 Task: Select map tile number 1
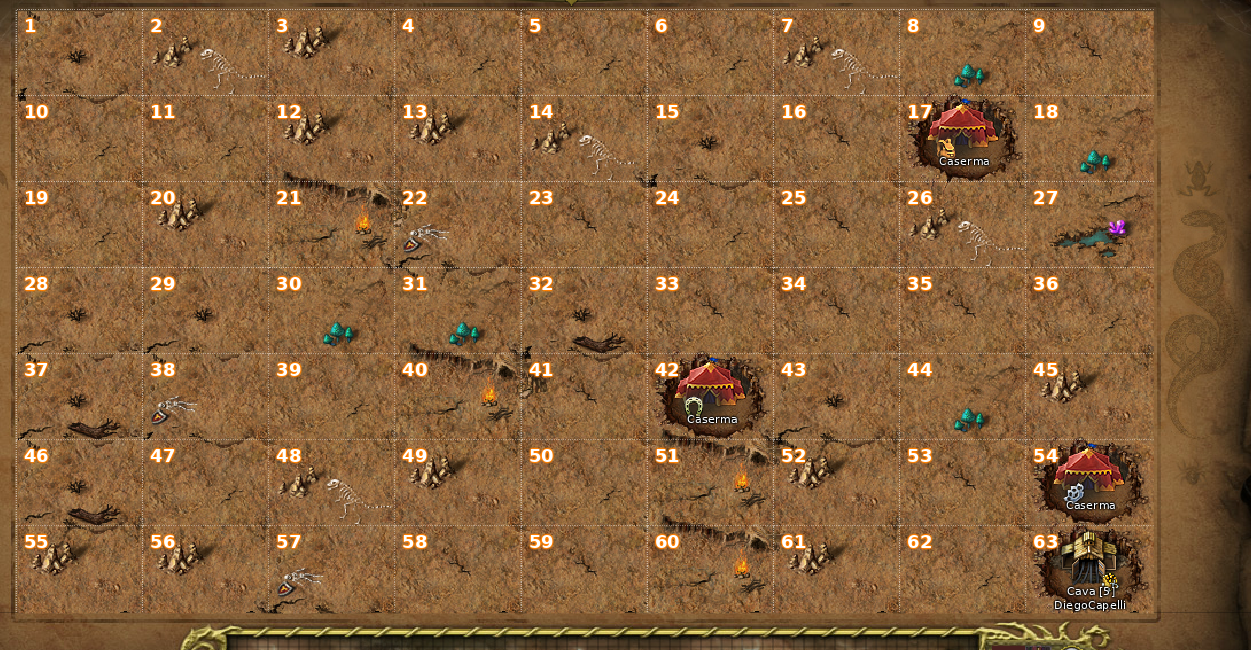(79, 53)
